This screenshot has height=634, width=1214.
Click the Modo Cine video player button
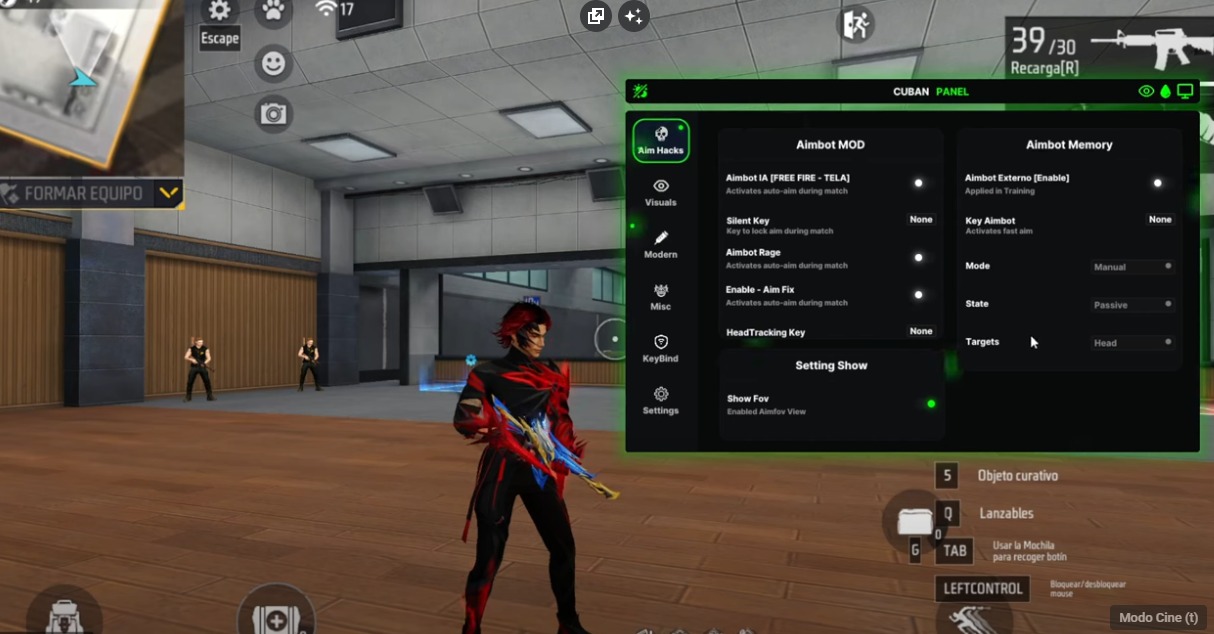[1158, 618]
